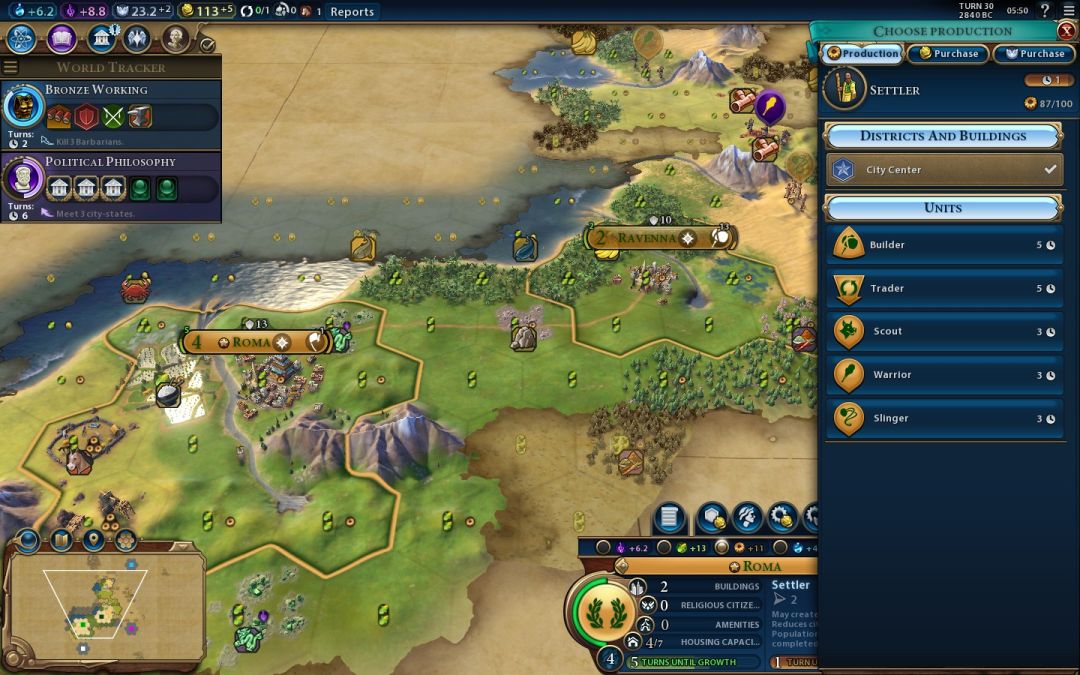Select the Builder unit for production
1080x675 pixels.
coord(944,245)
